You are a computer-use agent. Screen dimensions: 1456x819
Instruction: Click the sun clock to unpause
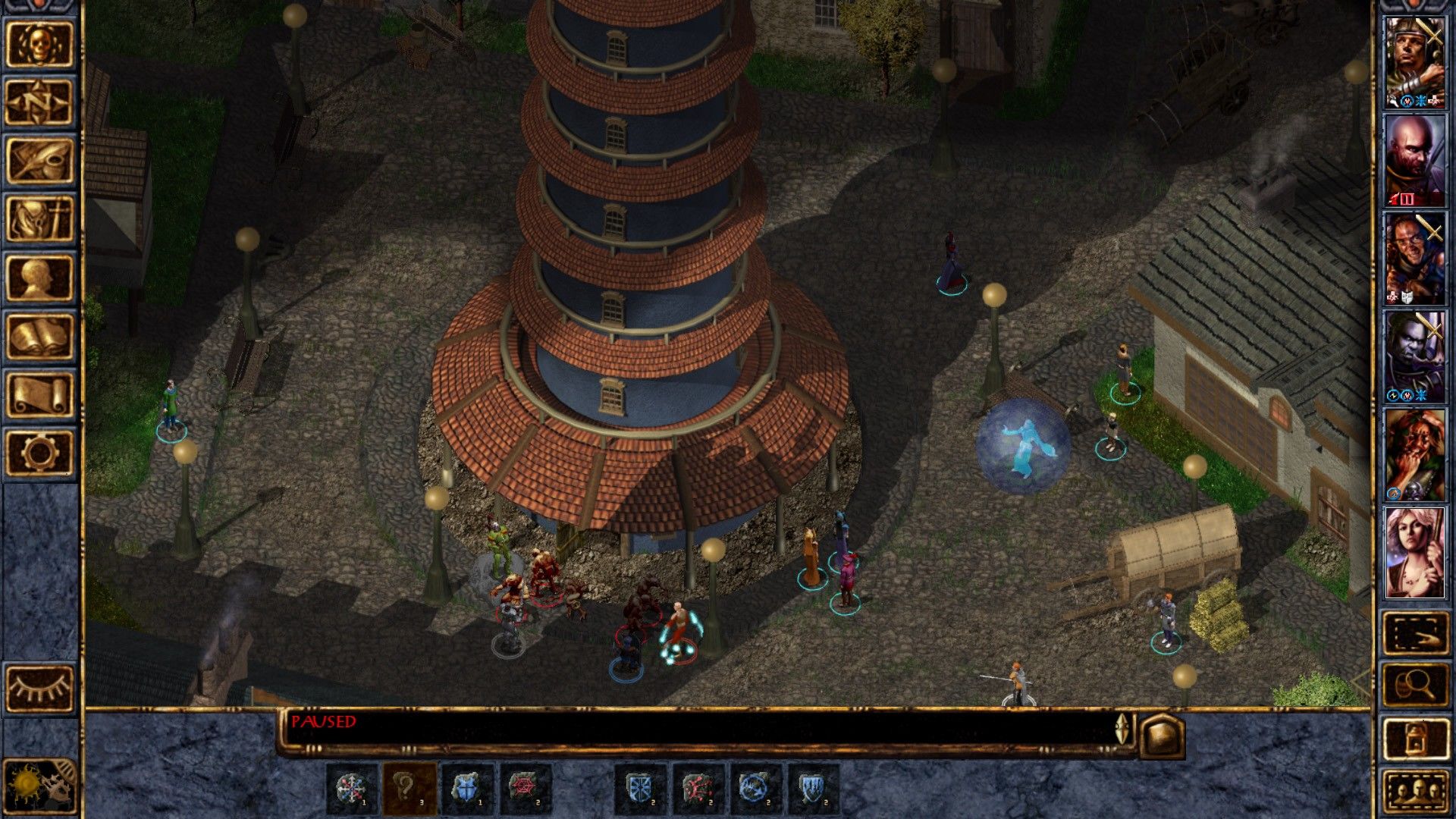pyautogui.click(x=39, y=786)
